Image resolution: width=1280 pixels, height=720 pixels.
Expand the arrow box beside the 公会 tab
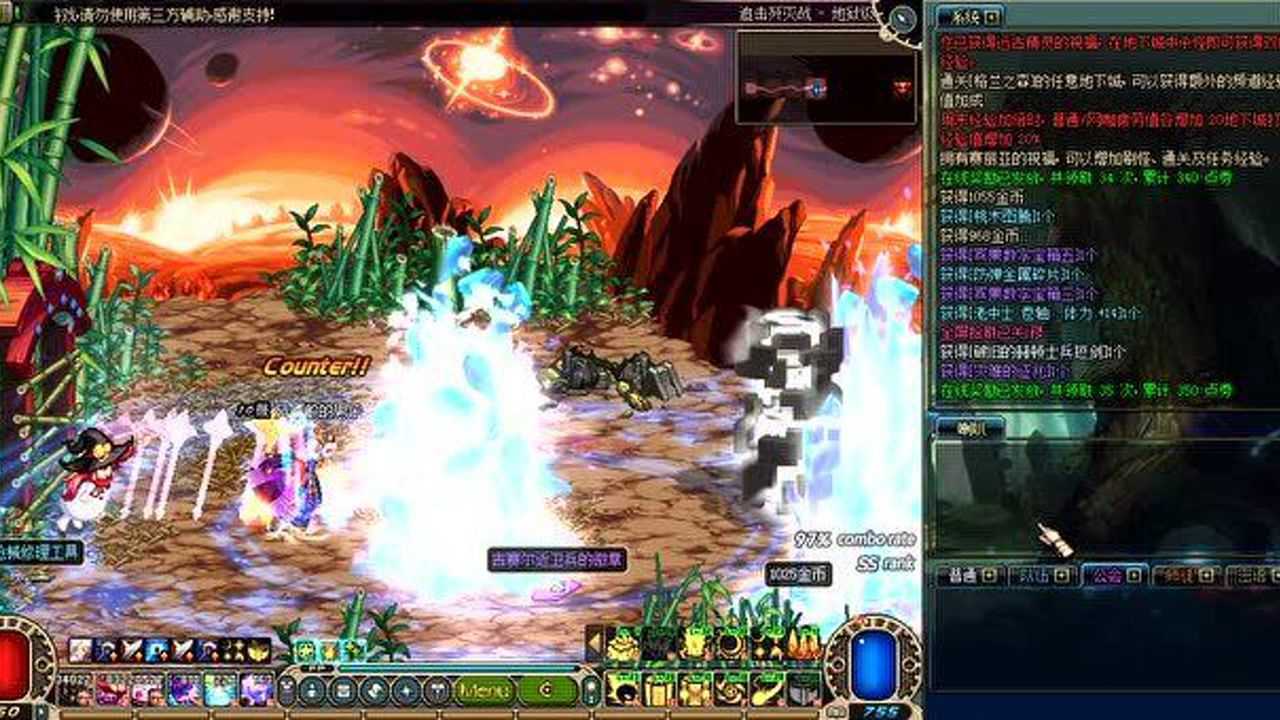(1132, 576)
